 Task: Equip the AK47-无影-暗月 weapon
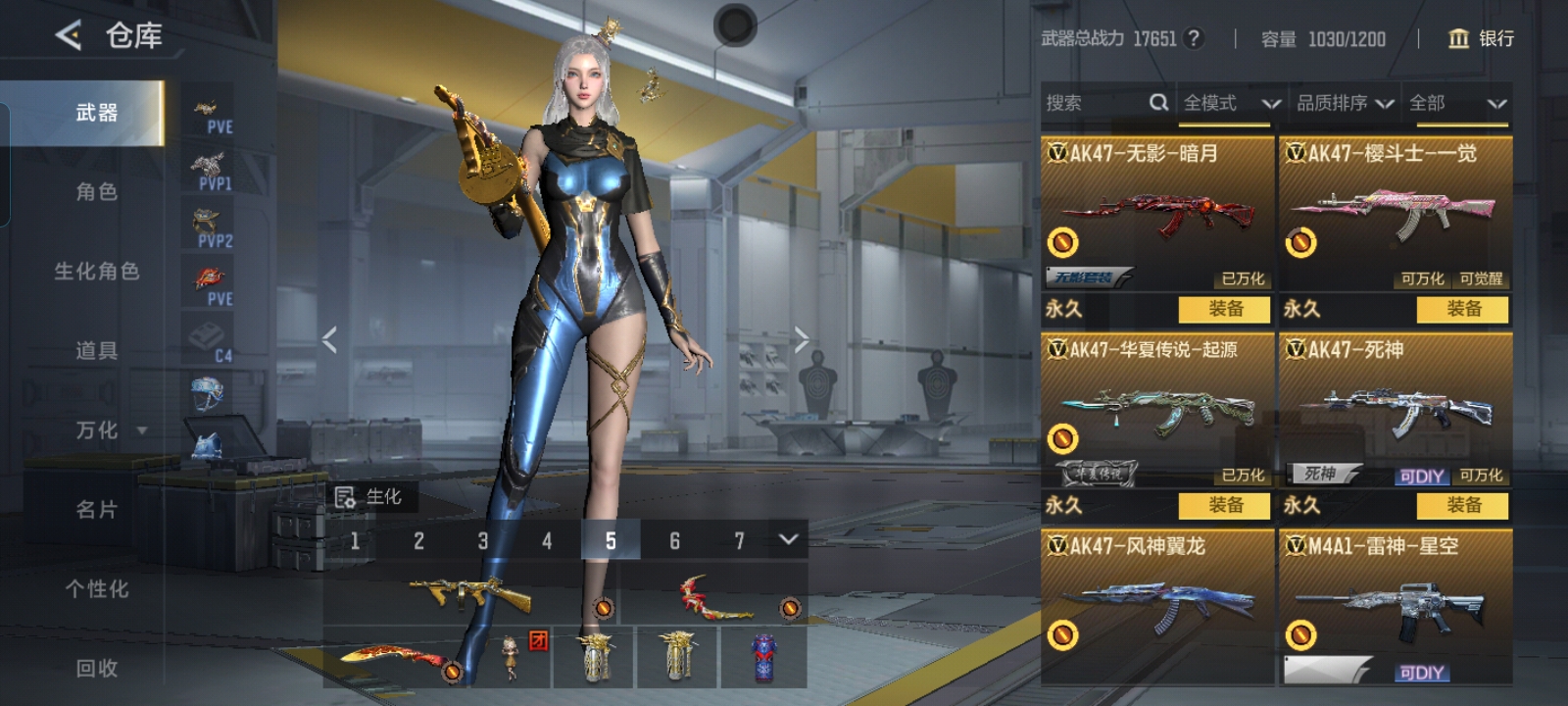click(x=1225, y=309)
